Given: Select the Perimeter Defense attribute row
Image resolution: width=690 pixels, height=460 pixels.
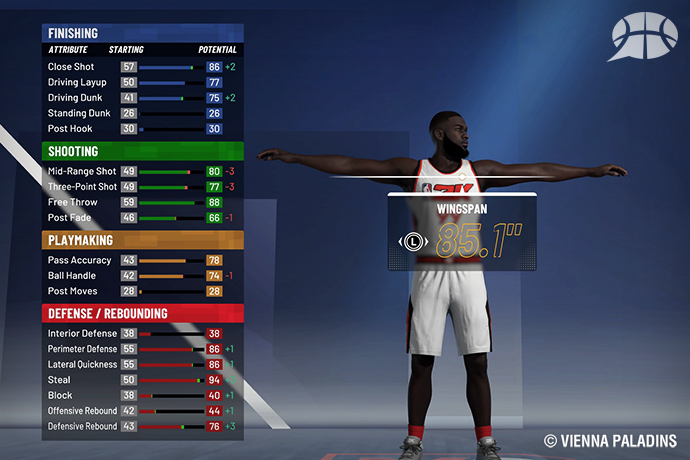Looking at the screenshot, I should [x=141, y=349].
